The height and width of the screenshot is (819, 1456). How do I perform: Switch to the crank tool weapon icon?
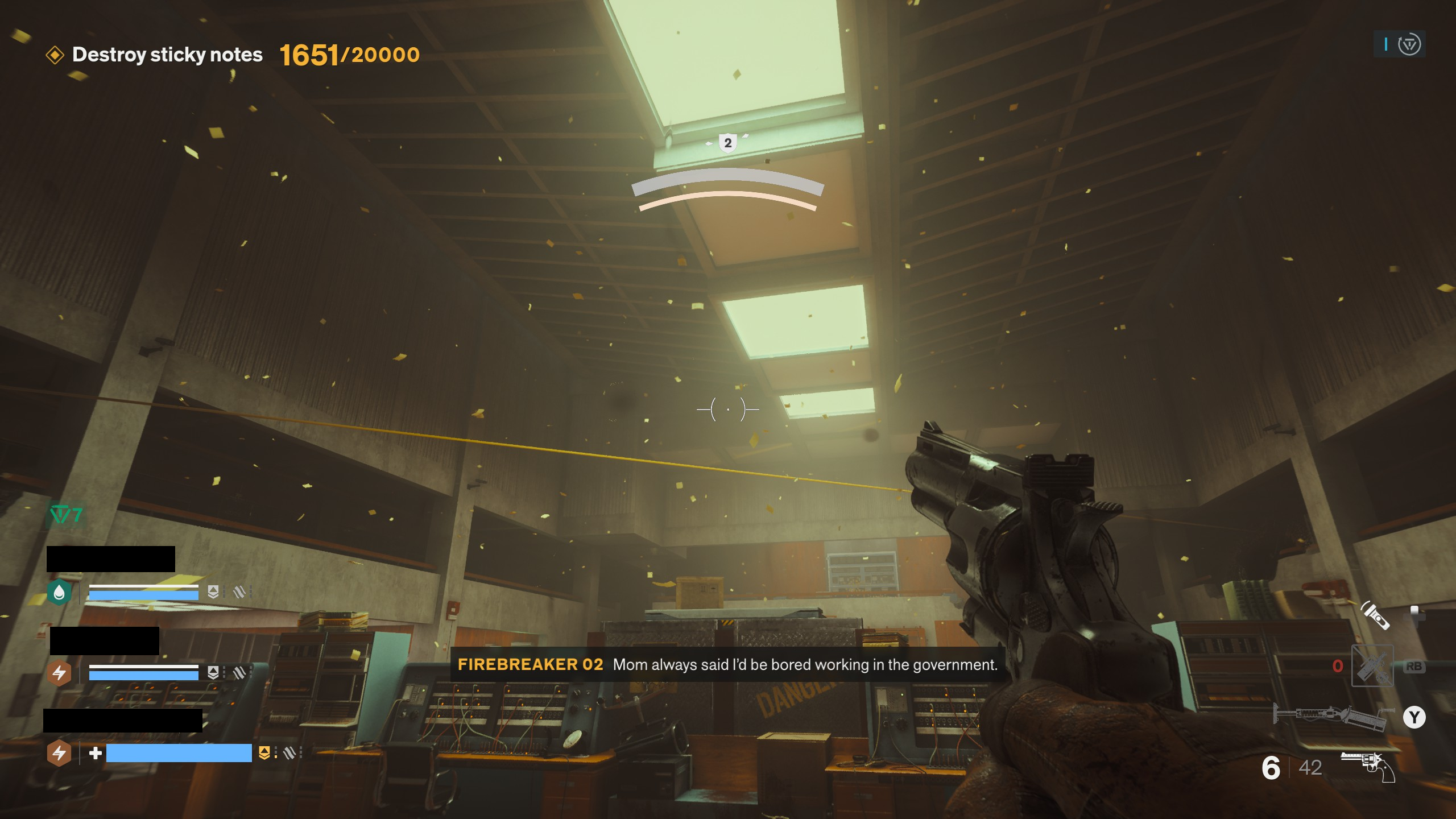tap(1331, 715)
